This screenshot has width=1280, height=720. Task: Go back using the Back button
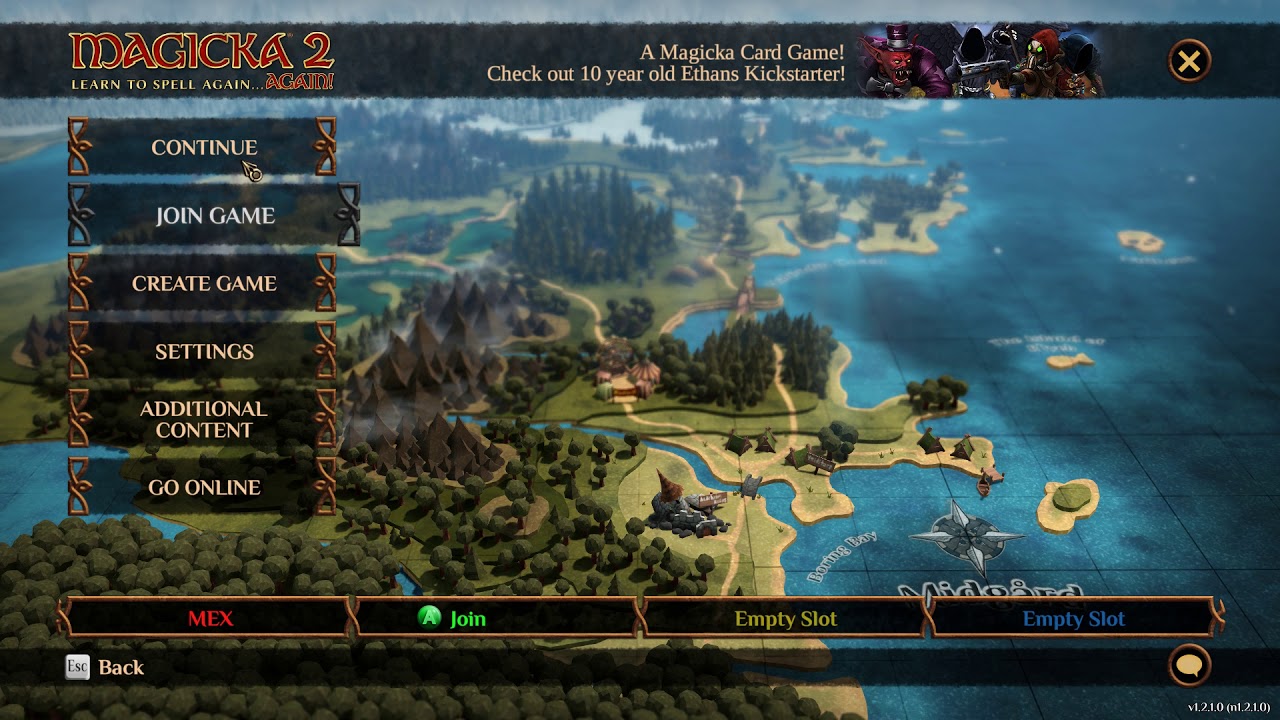pos(105,667)
